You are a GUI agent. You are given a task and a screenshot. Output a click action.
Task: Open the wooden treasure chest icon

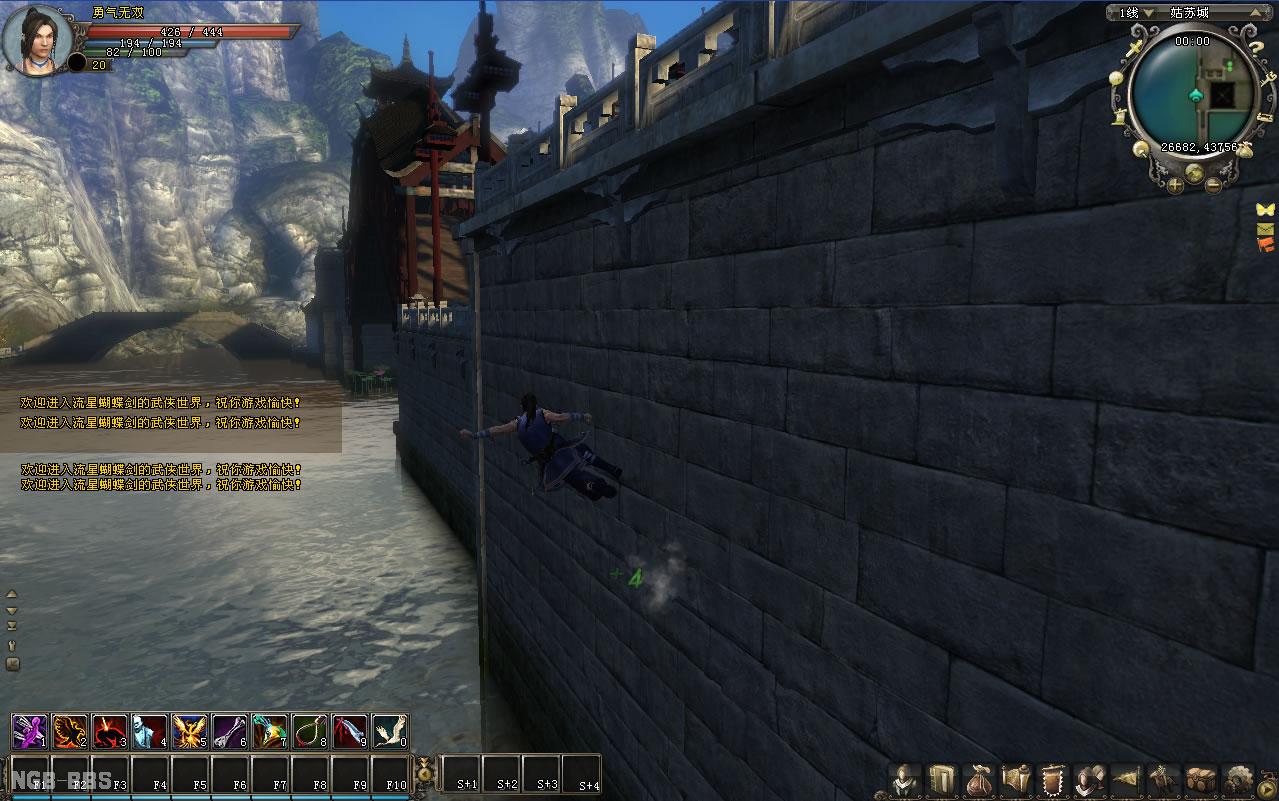pyautogui.click(x=1200, y=780)
